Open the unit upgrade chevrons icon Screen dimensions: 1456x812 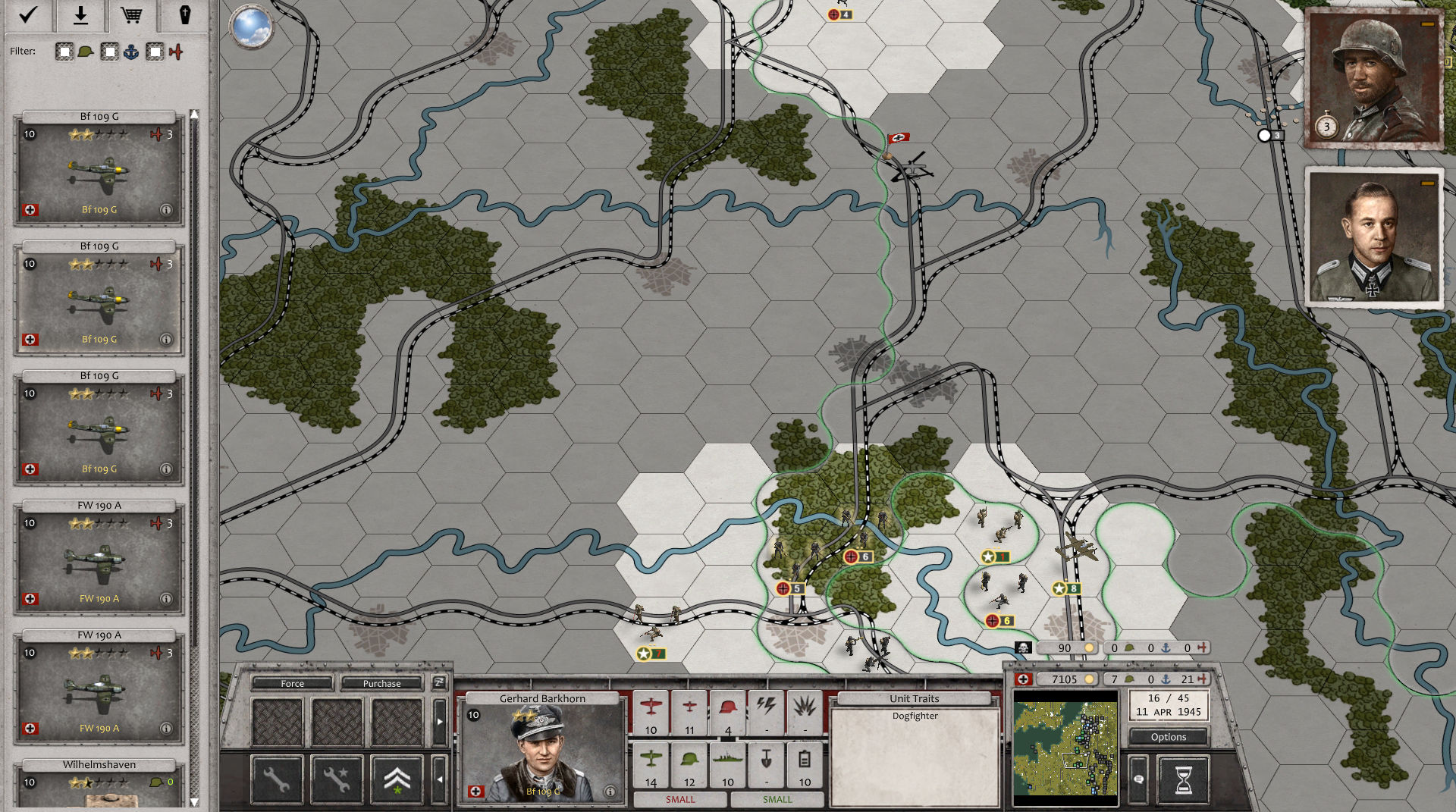[396, 779]
